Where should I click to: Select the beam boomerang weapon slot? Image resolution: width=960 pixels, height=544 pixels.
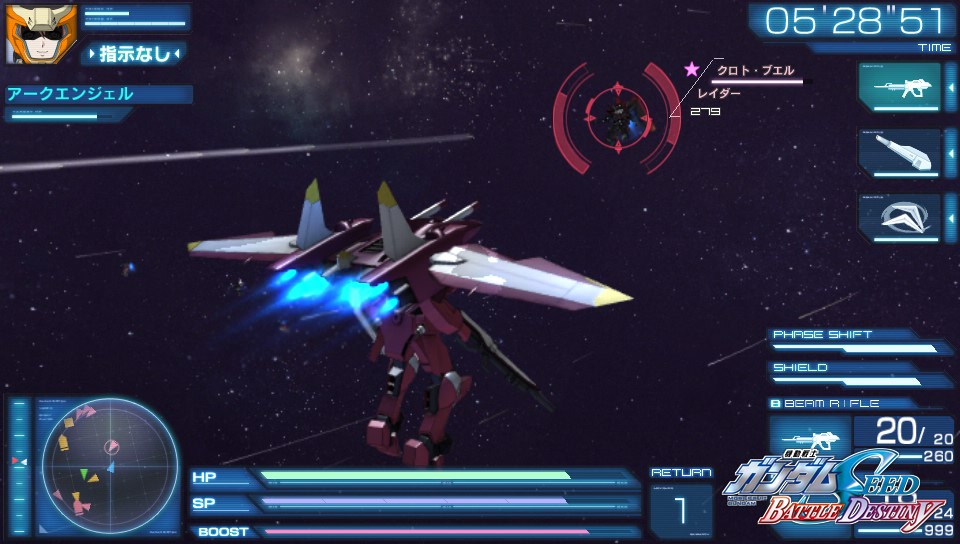899,216
